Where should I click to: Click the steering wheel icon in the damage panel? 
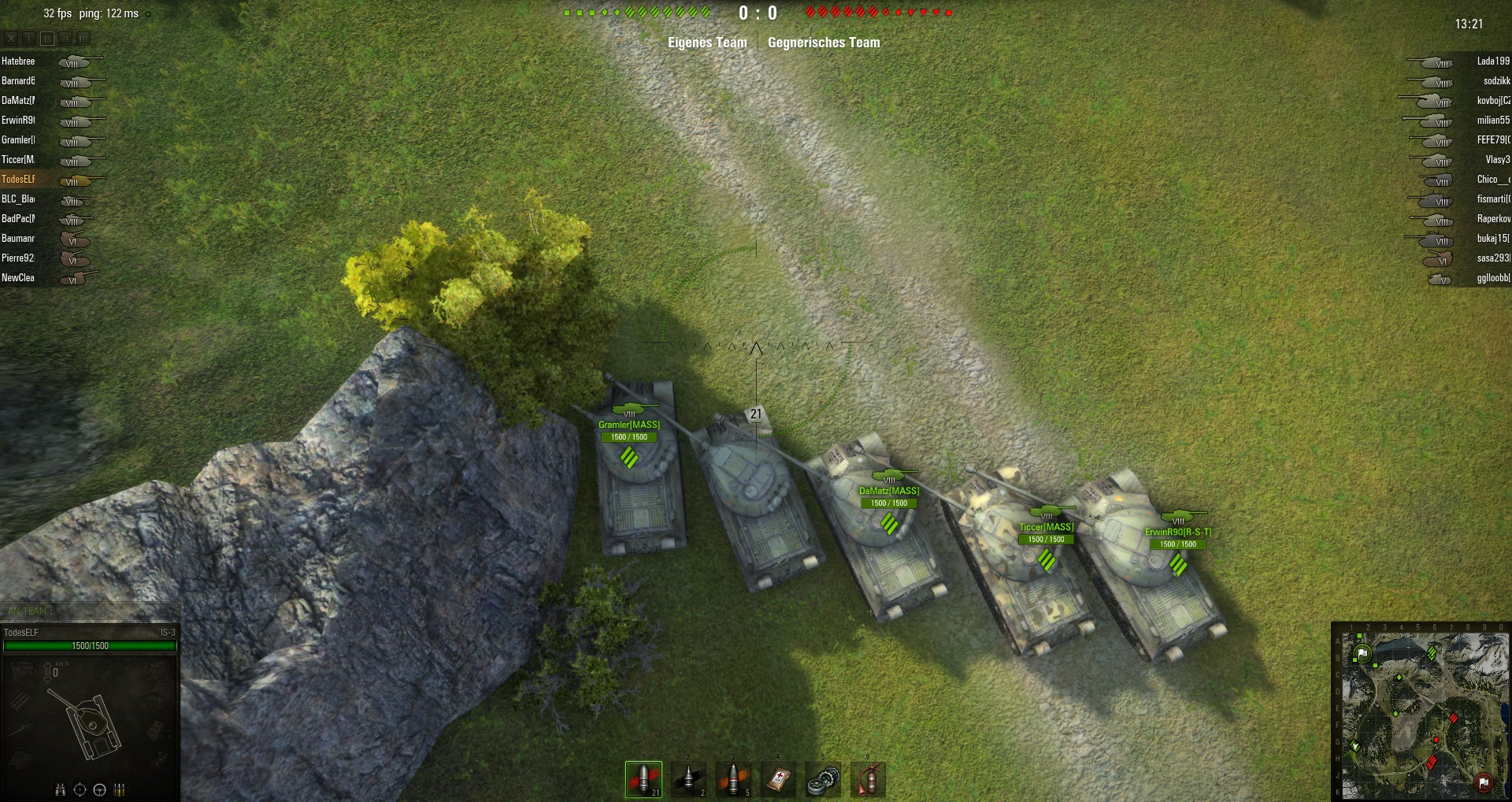click(x=99, y=790)
